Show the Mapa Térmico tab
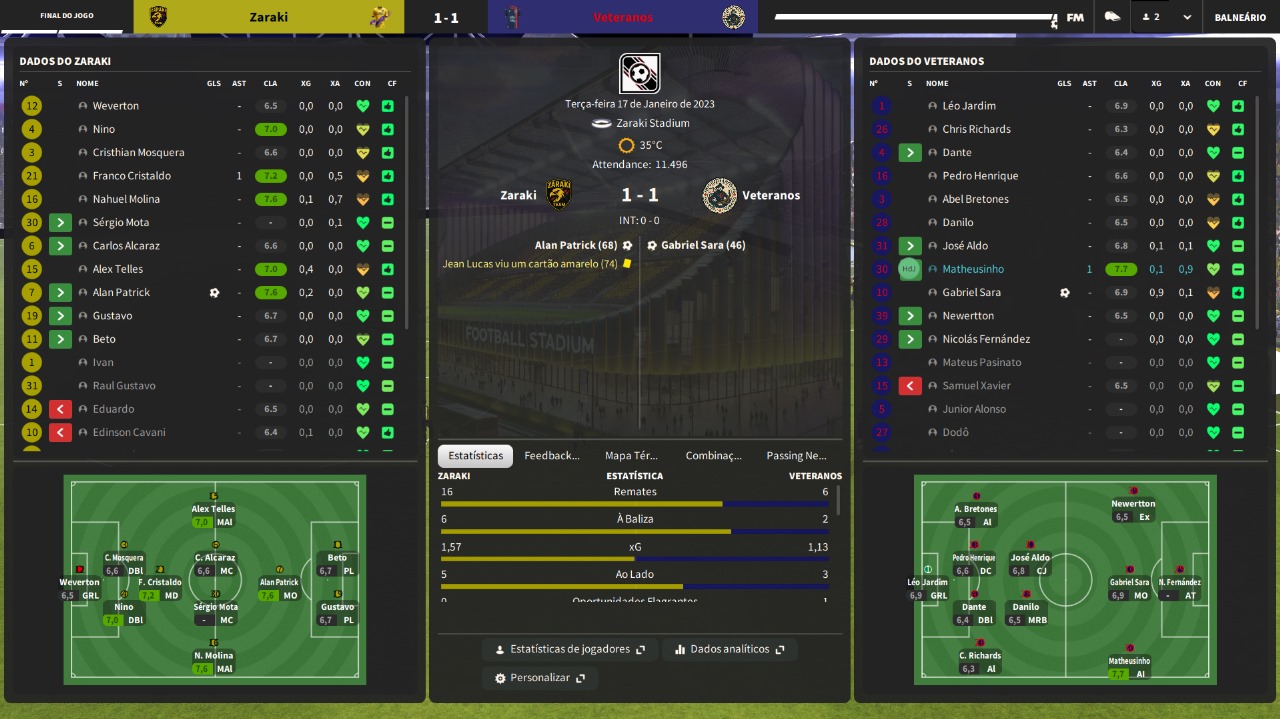The width and height of the screenshot is (1280, 719). pyautogui.click(x=631, y=456)
